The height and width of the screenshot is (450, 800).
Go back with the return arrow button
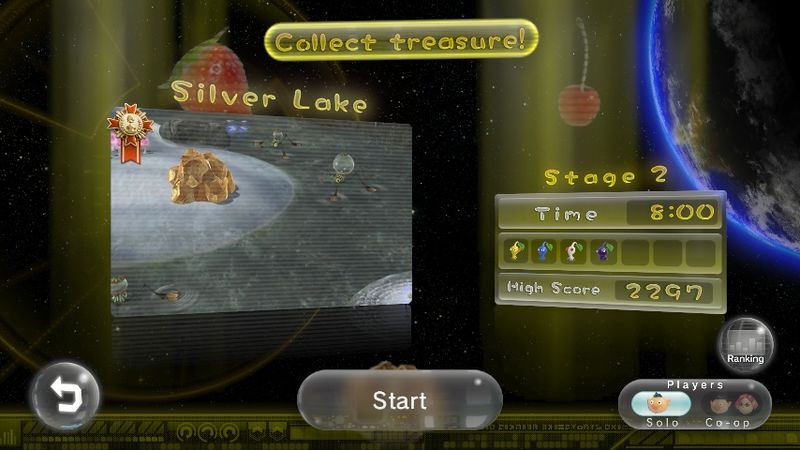(x=65, y=397)
